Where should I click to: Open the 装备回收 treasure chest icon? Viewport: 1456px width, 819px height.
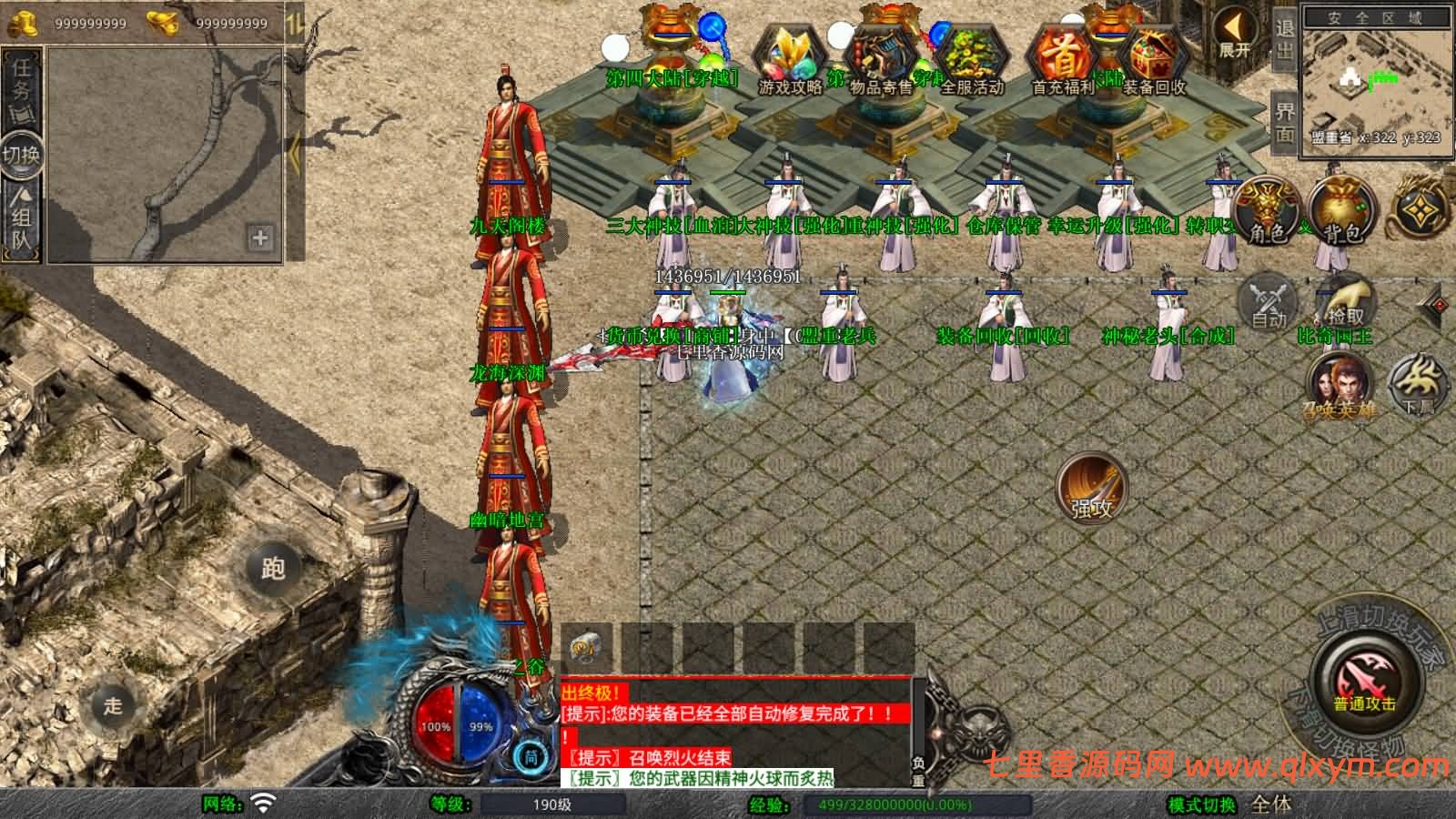[1153, 59]
